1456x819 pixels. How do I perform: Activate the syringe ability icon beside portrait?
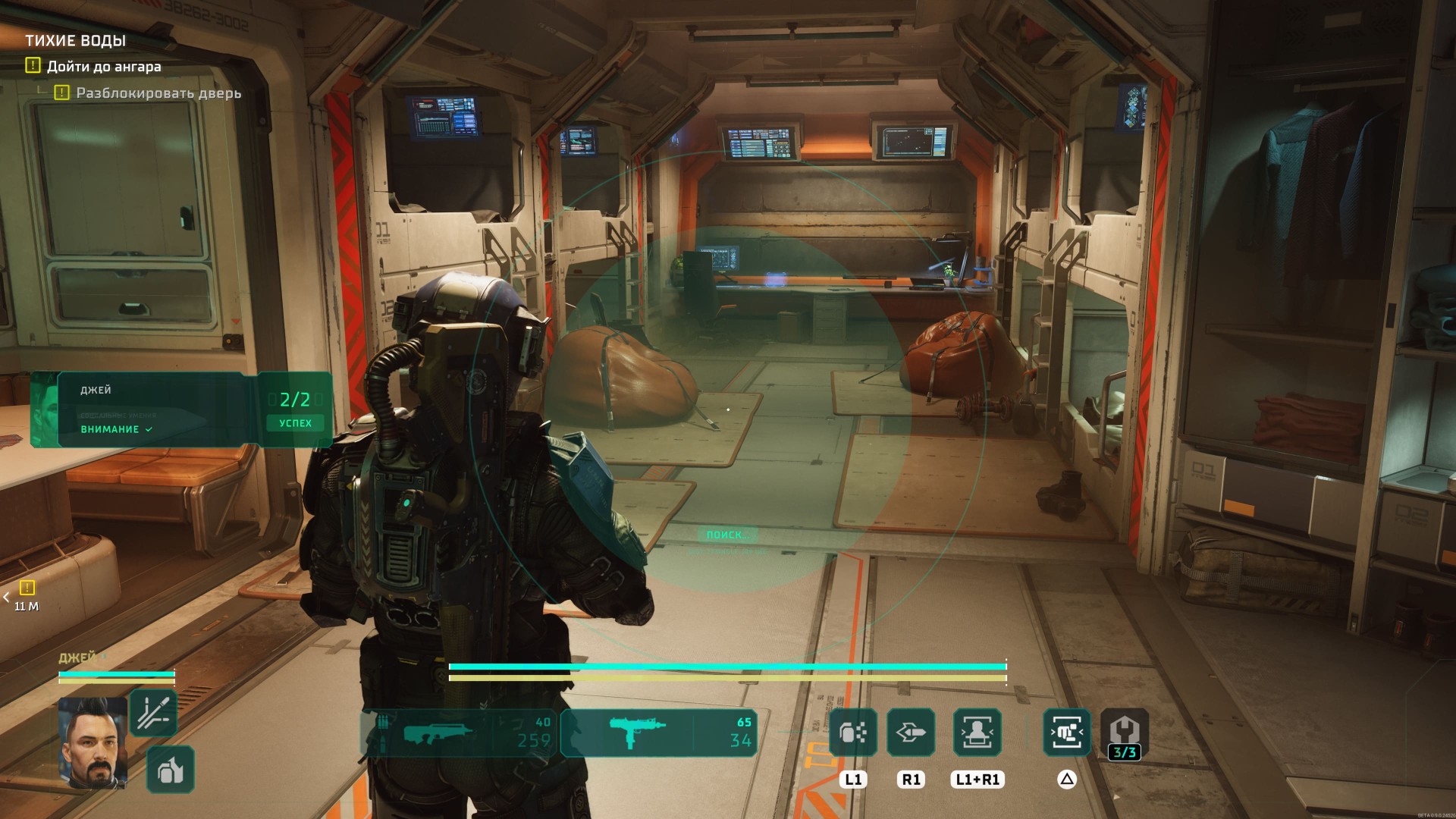click(x=154, y=713)
